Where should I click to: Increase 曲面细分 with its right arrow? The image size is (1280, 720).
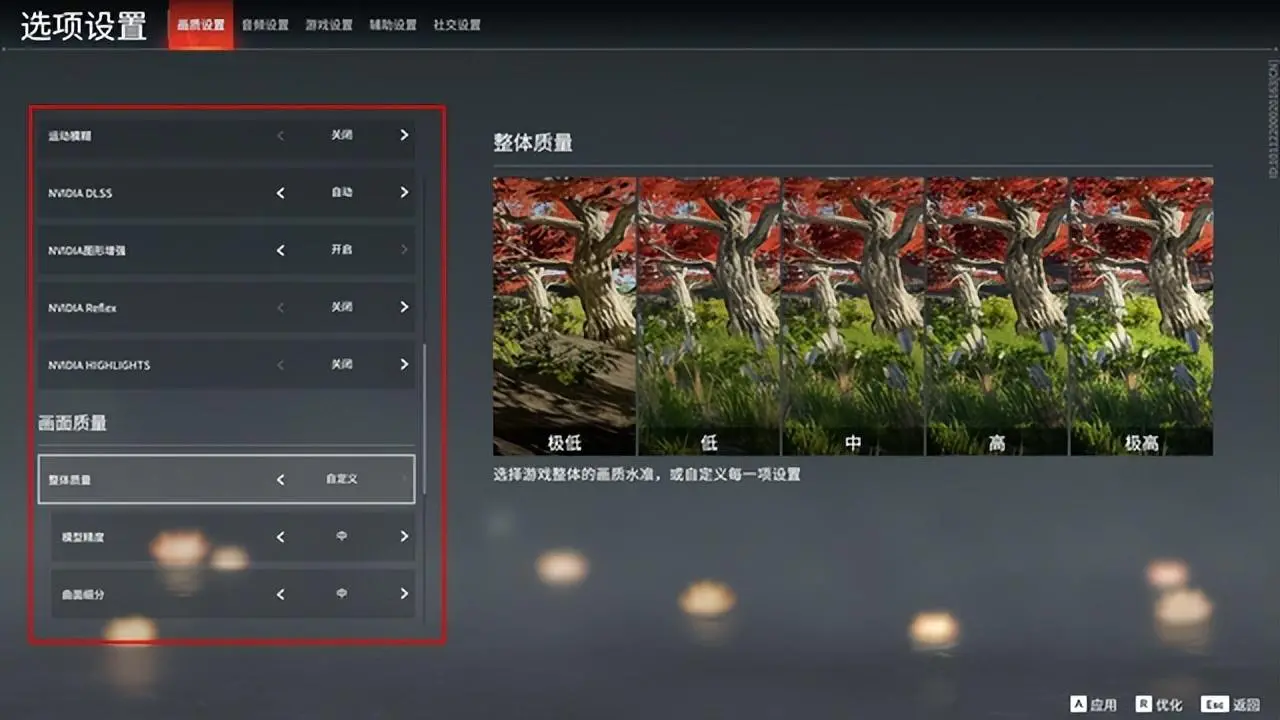404,593
